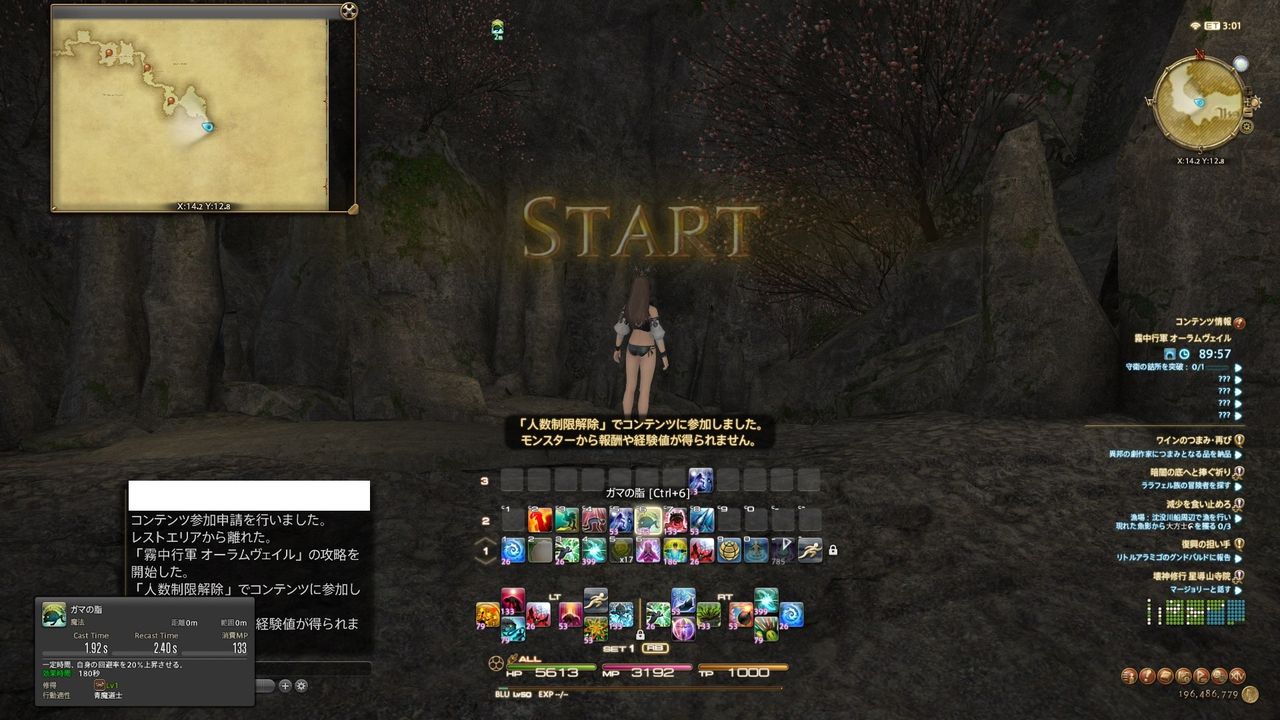Open the main menu via the XIV icon

pyautogui.click(x=1237, y=676)
